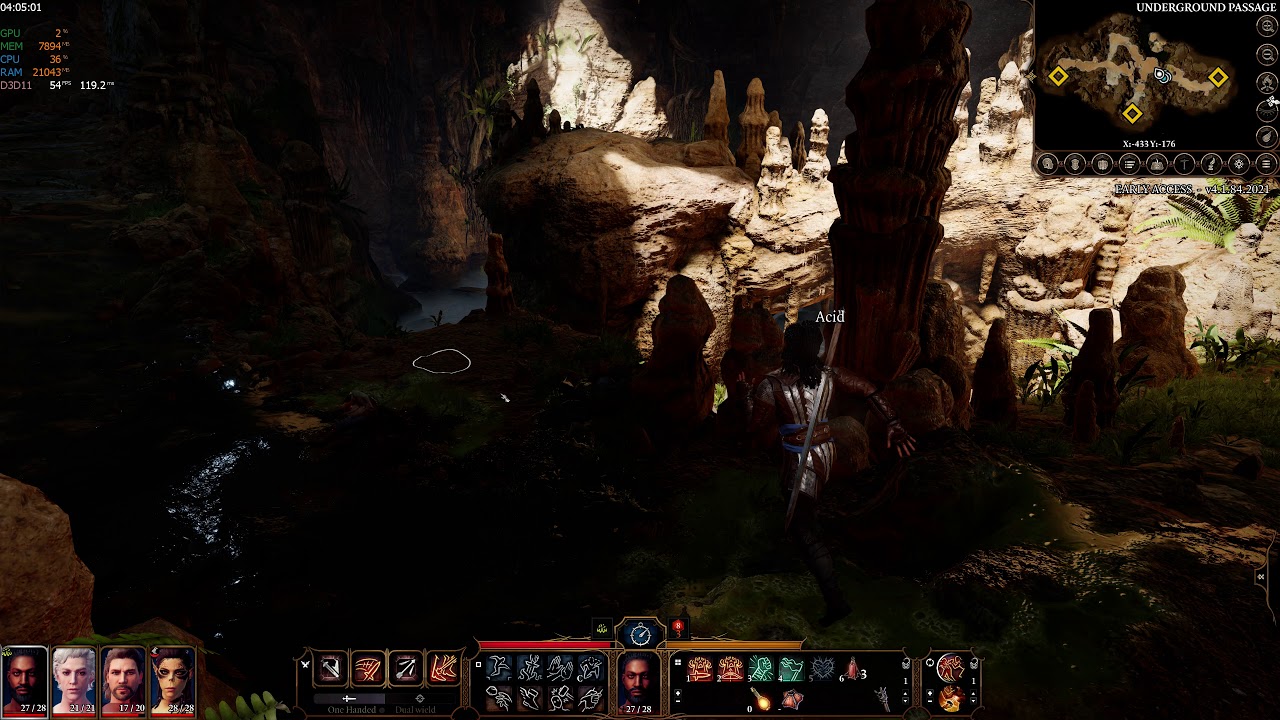
Task: Activate the green fist ability in slot 3
Action: point(762,669)
